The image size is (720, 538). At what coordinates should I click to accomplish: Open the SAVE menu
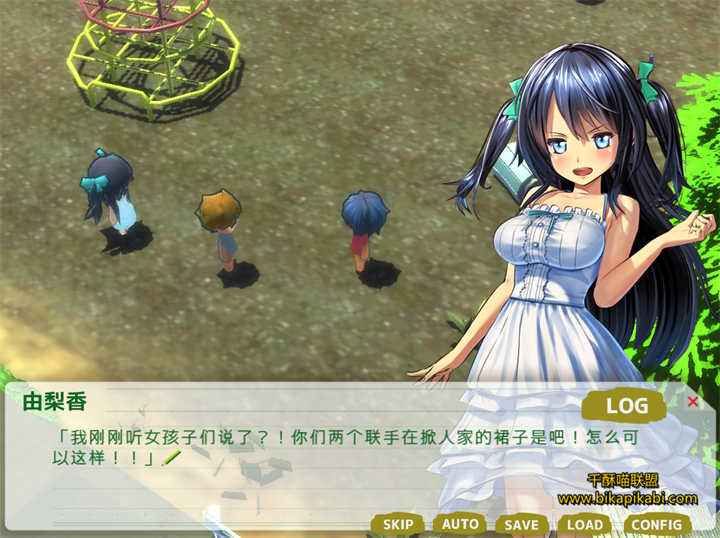tap(521, 524)
